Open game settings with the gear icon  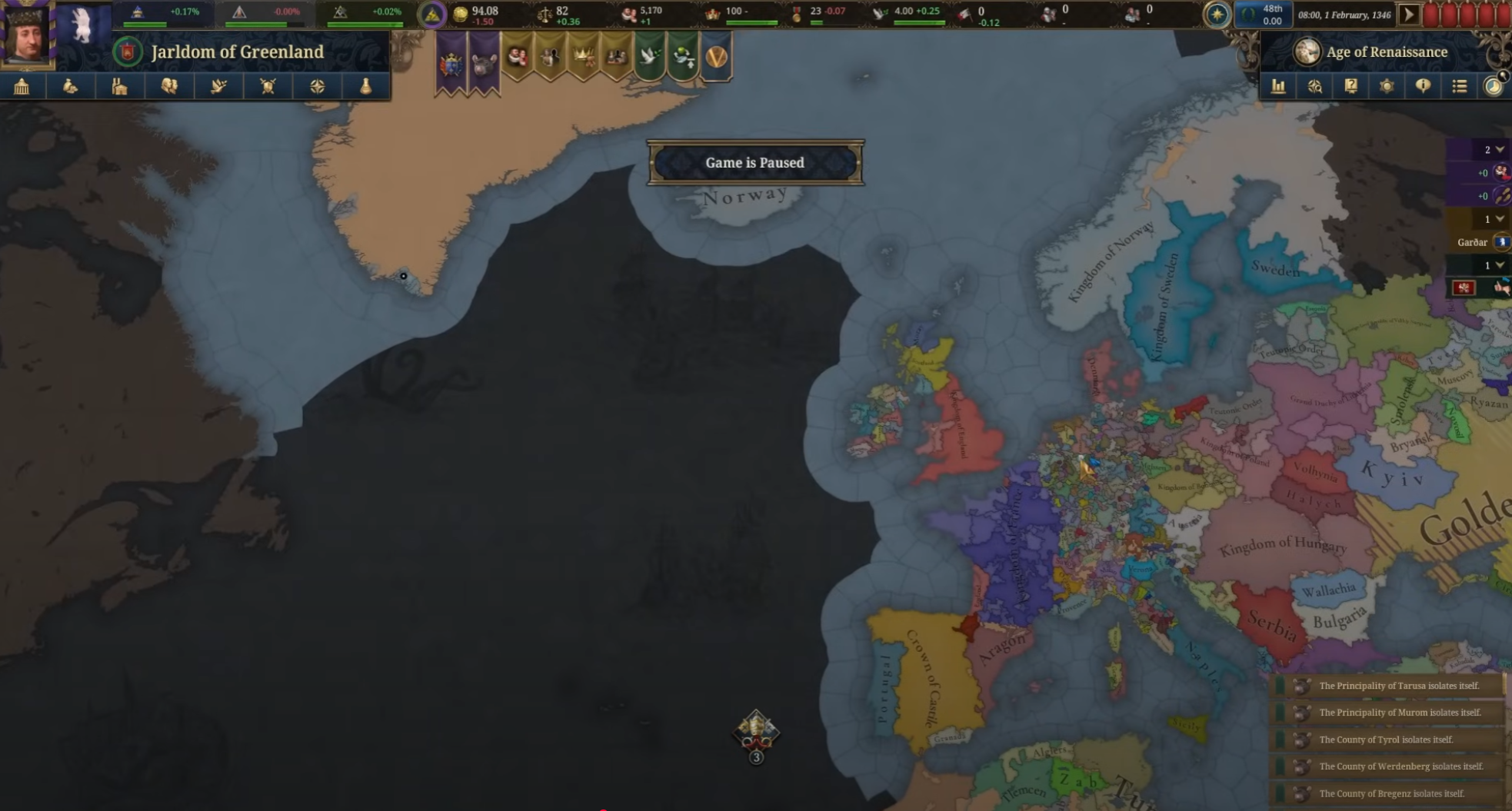(x=1387, y=86)
